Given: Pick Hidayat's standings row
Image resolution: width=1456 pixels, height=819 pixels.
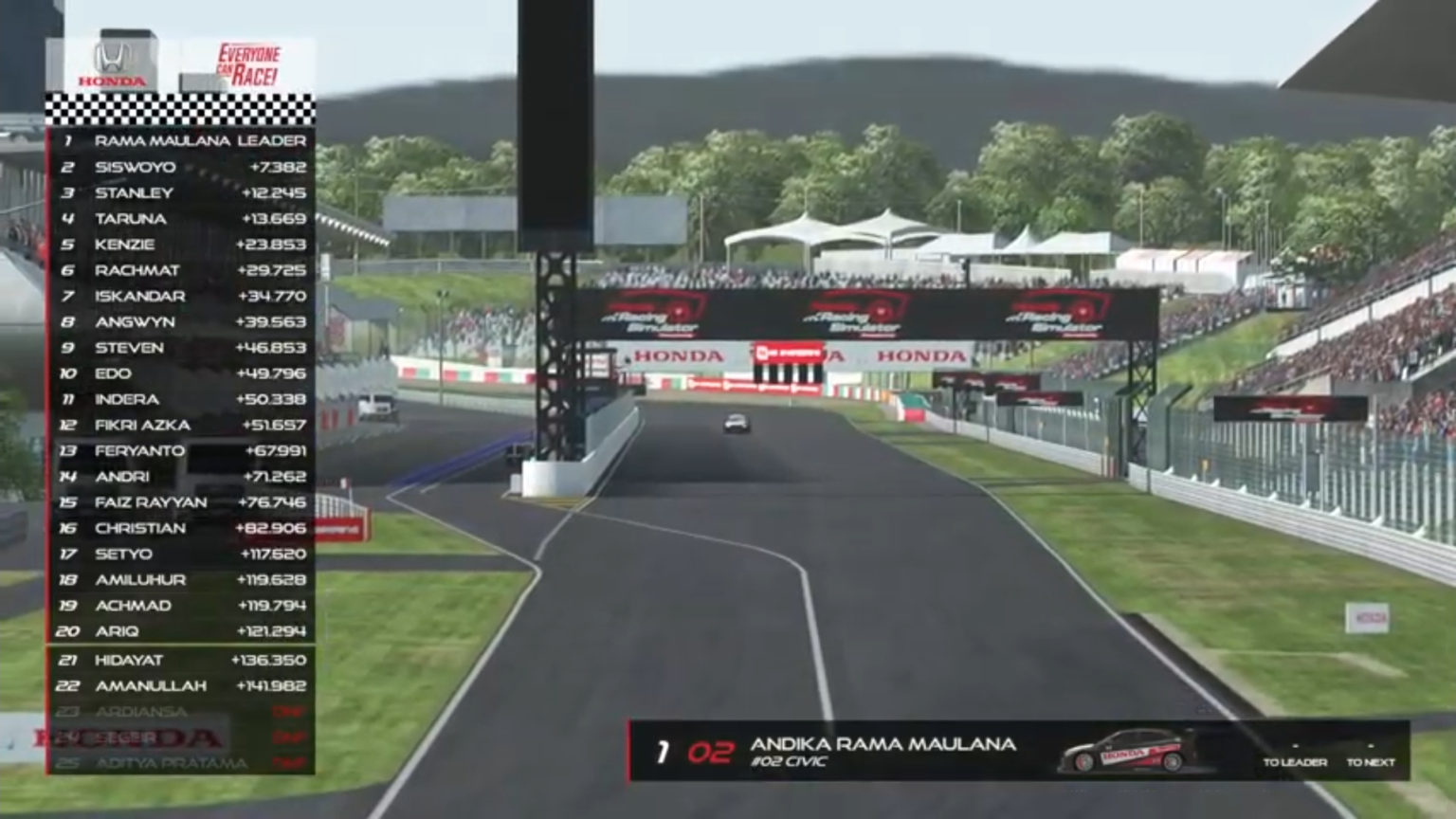Looking at the screenshot, I should (x=181, y=660).
